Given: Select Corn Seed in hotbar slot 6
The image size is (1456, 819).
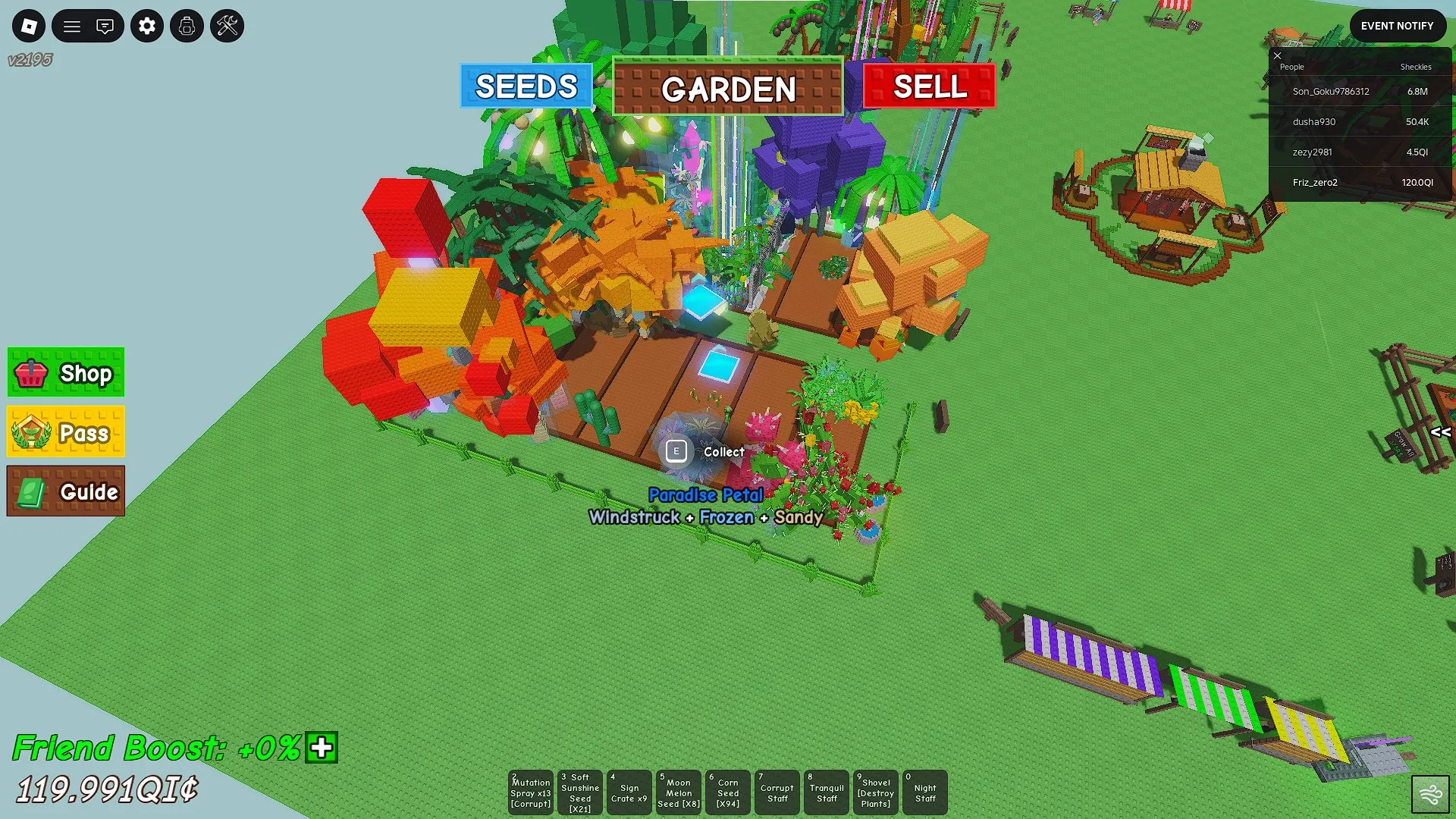Looking at the screenshot, I should point(727,792).
